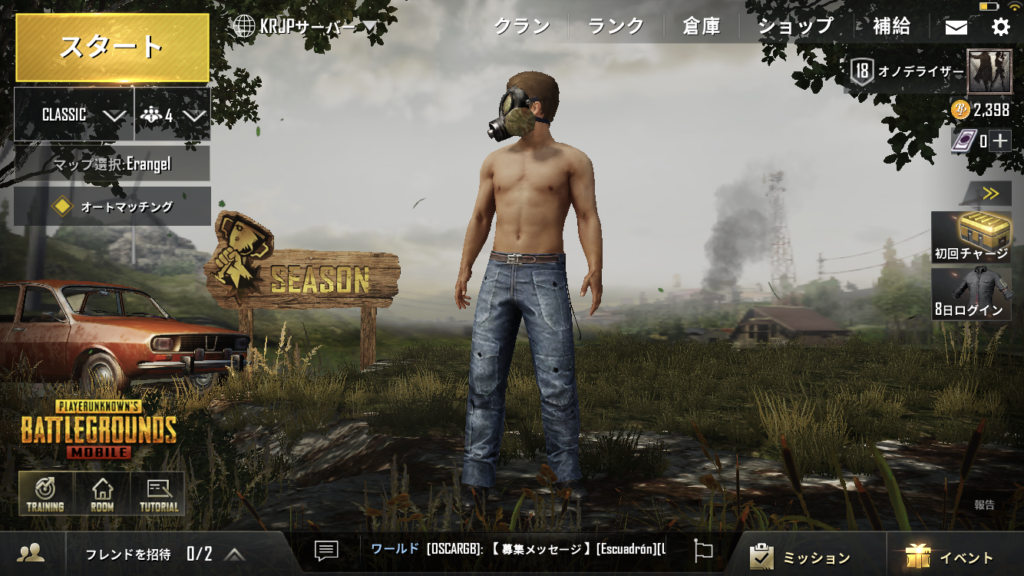Toggle the オートマッチング auto-matching option
The height and width of the screenshot is (576, 1024).
pyautogui.click(x=112, y=207)
